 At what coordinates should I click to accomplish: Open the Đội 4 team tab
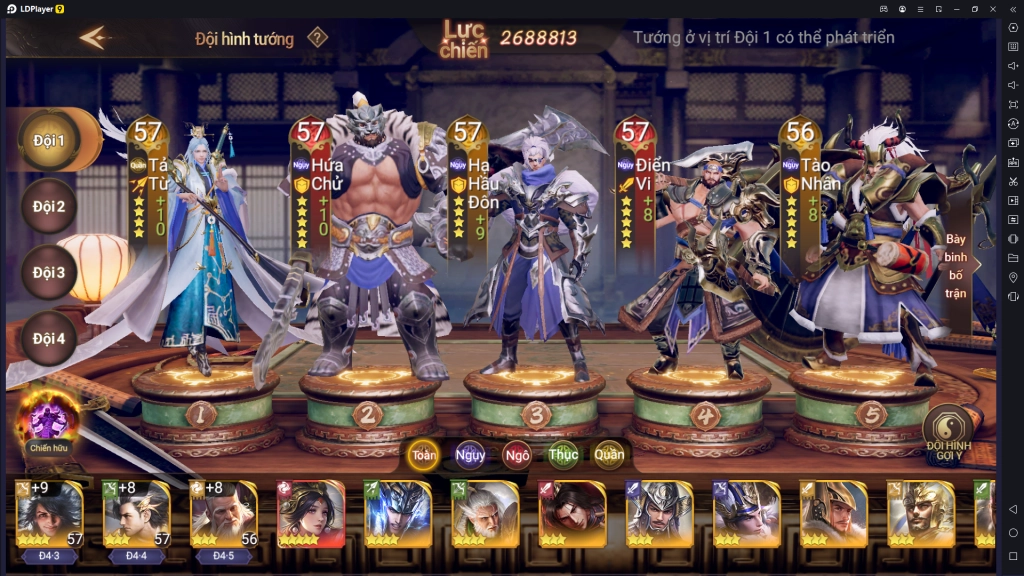pyautogui.click(x=47, y=338)
